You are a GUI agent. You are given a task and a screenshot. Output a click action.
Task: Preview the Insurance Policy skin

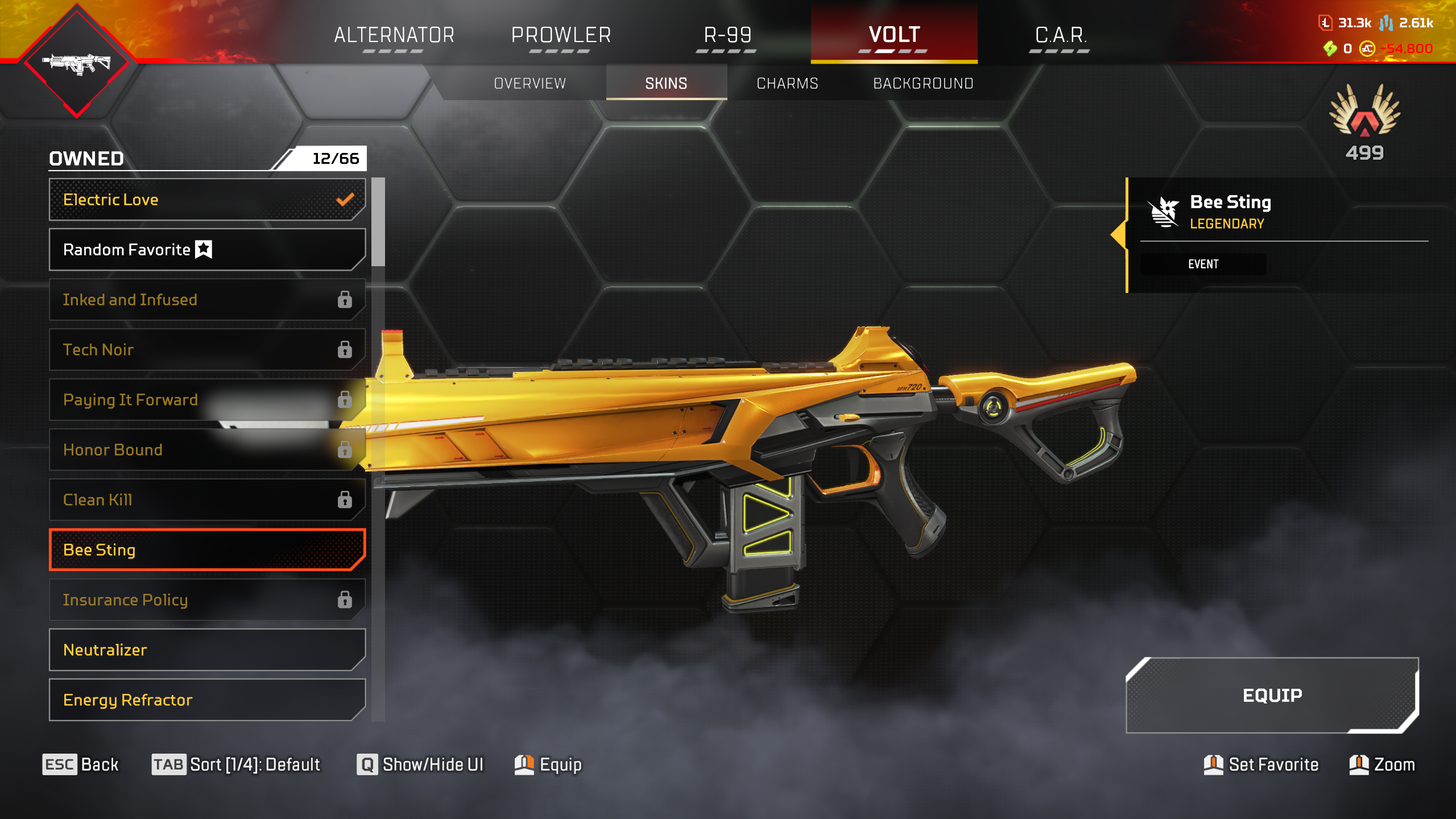pyautogui.click(x=207, y=600)
